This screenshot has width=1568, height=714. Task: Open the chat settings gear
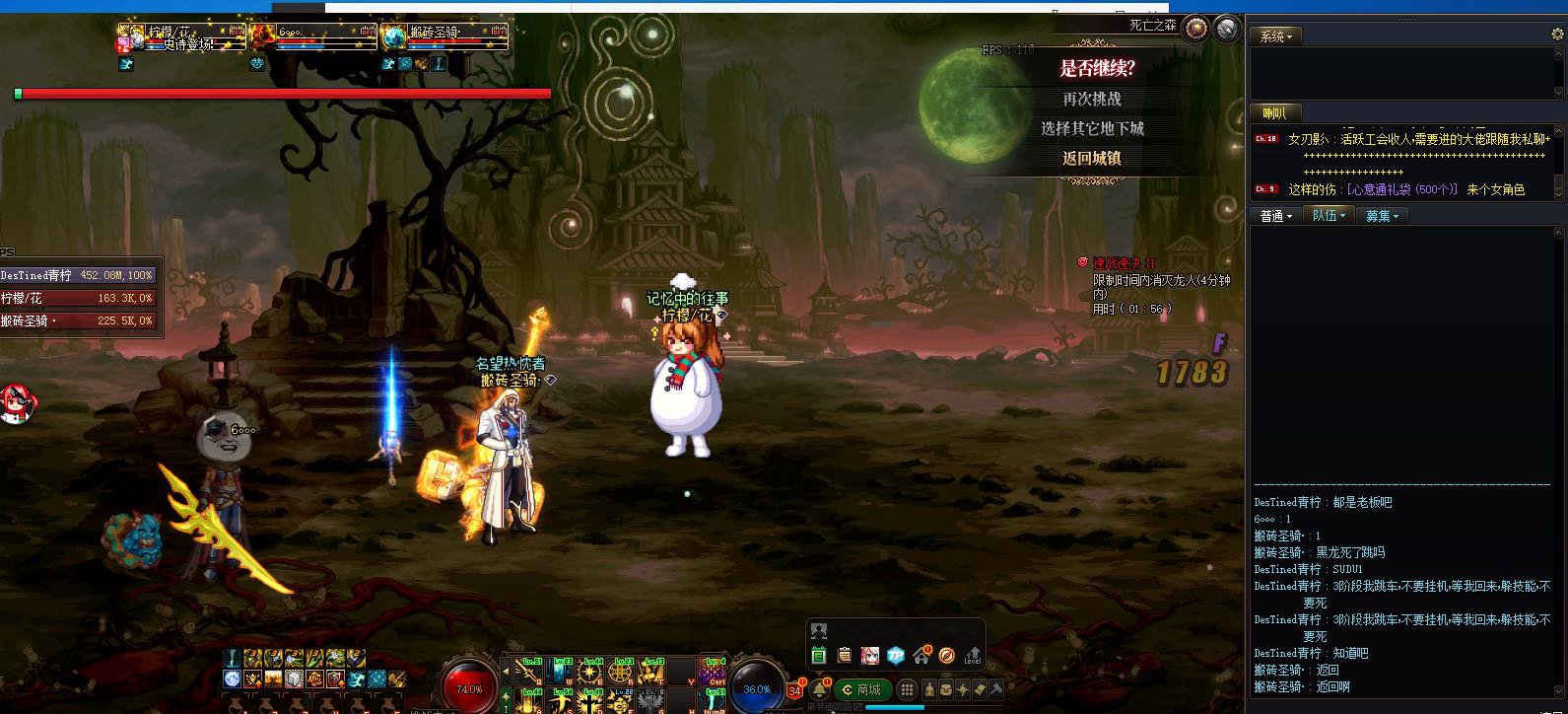1557,35
